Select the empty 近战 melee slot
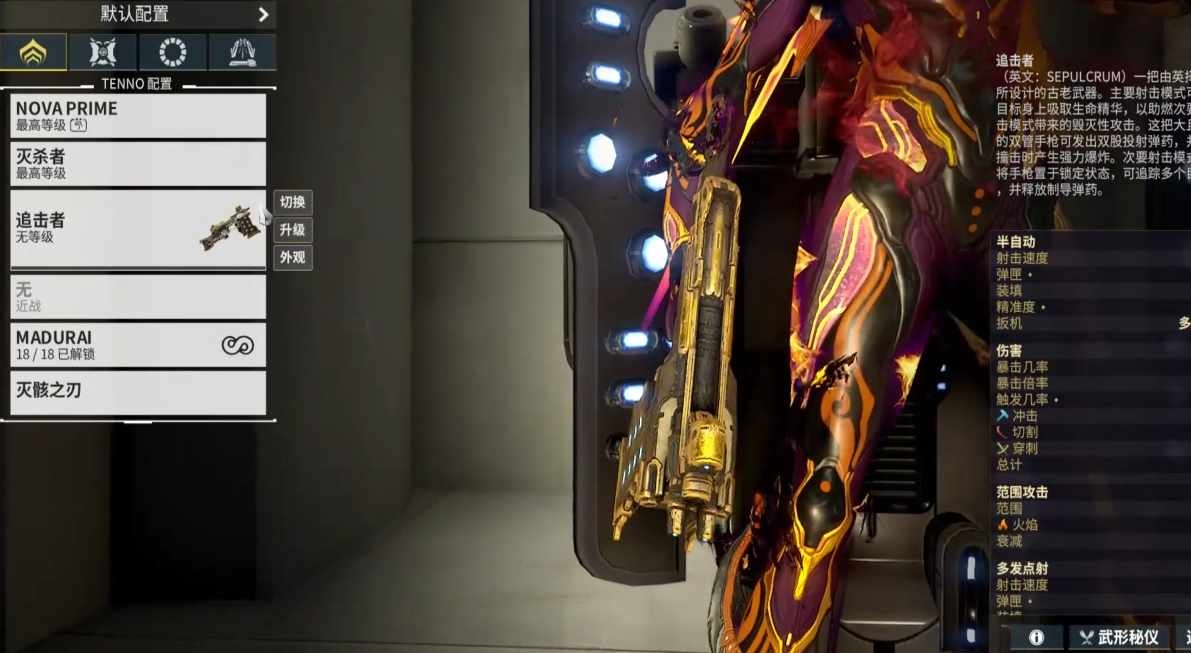Viewport: 1191px width, 653px height. (138, 296)
